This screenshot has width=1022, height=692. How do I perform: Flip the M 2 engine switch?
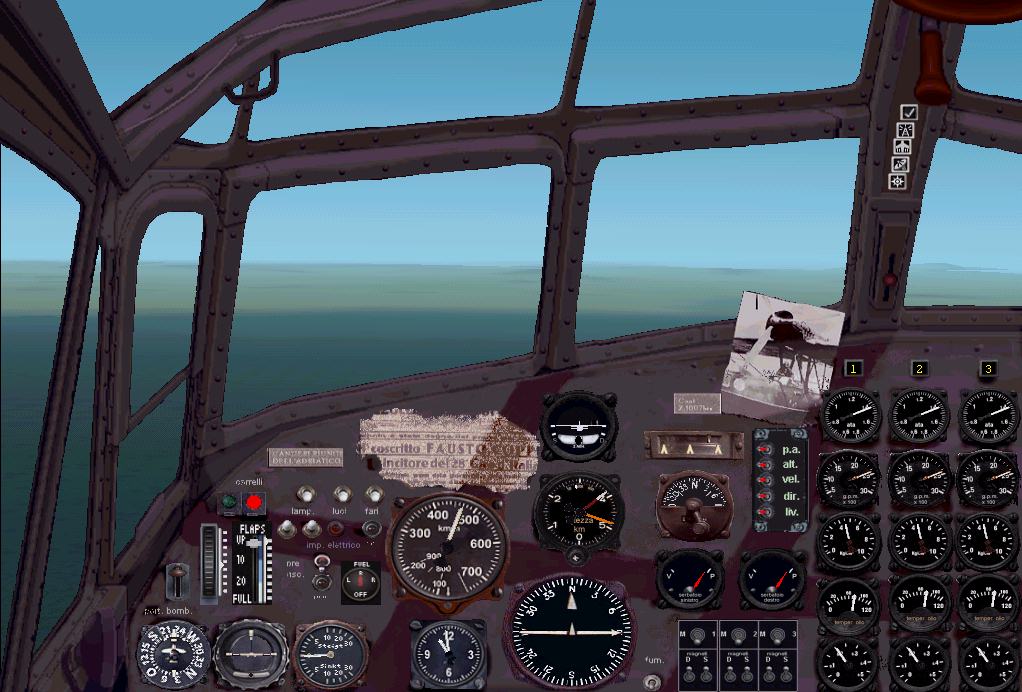coord(738,634)
